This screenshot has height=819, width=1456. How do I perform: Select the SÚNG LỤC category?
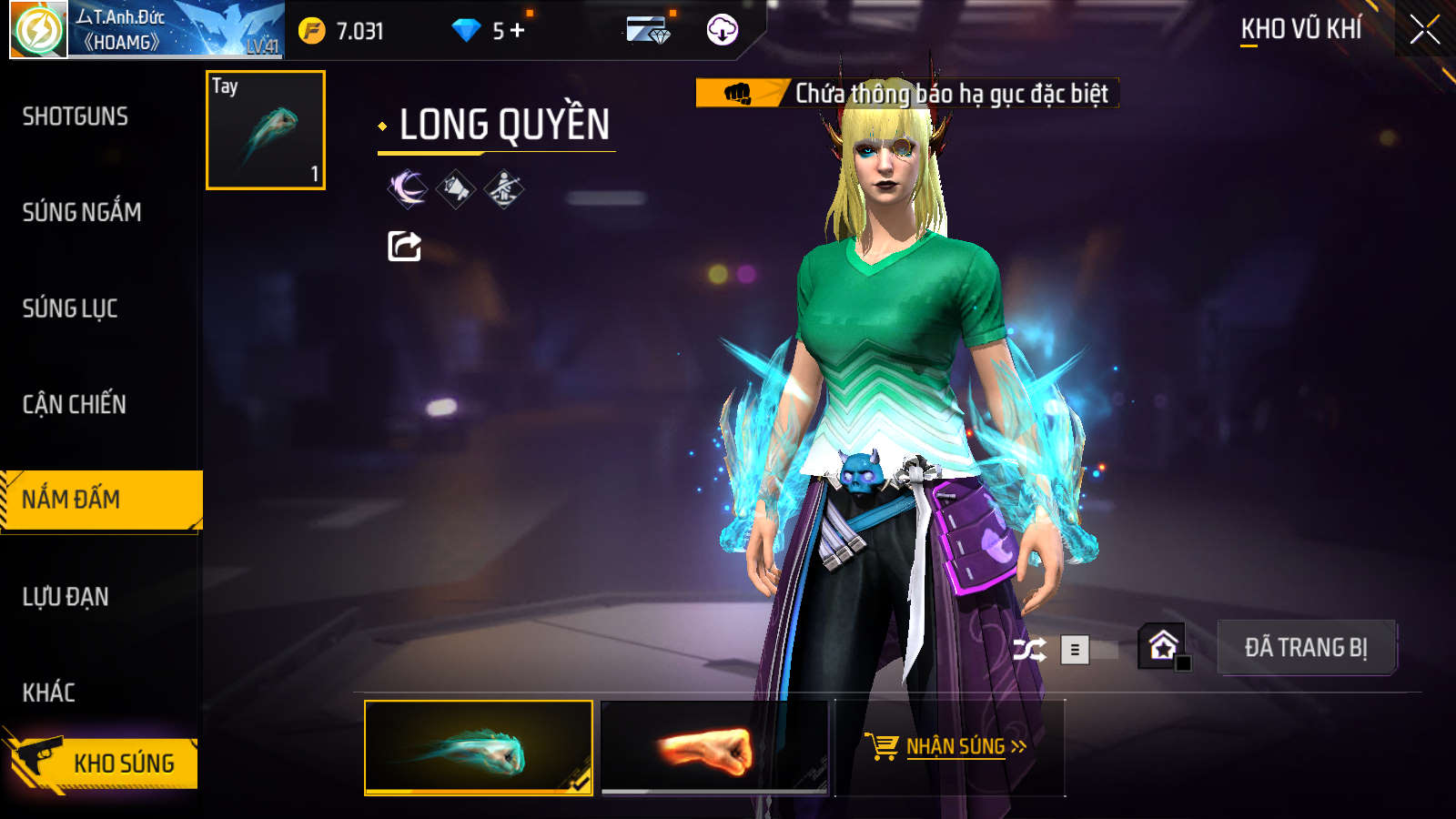coord(70,308)
